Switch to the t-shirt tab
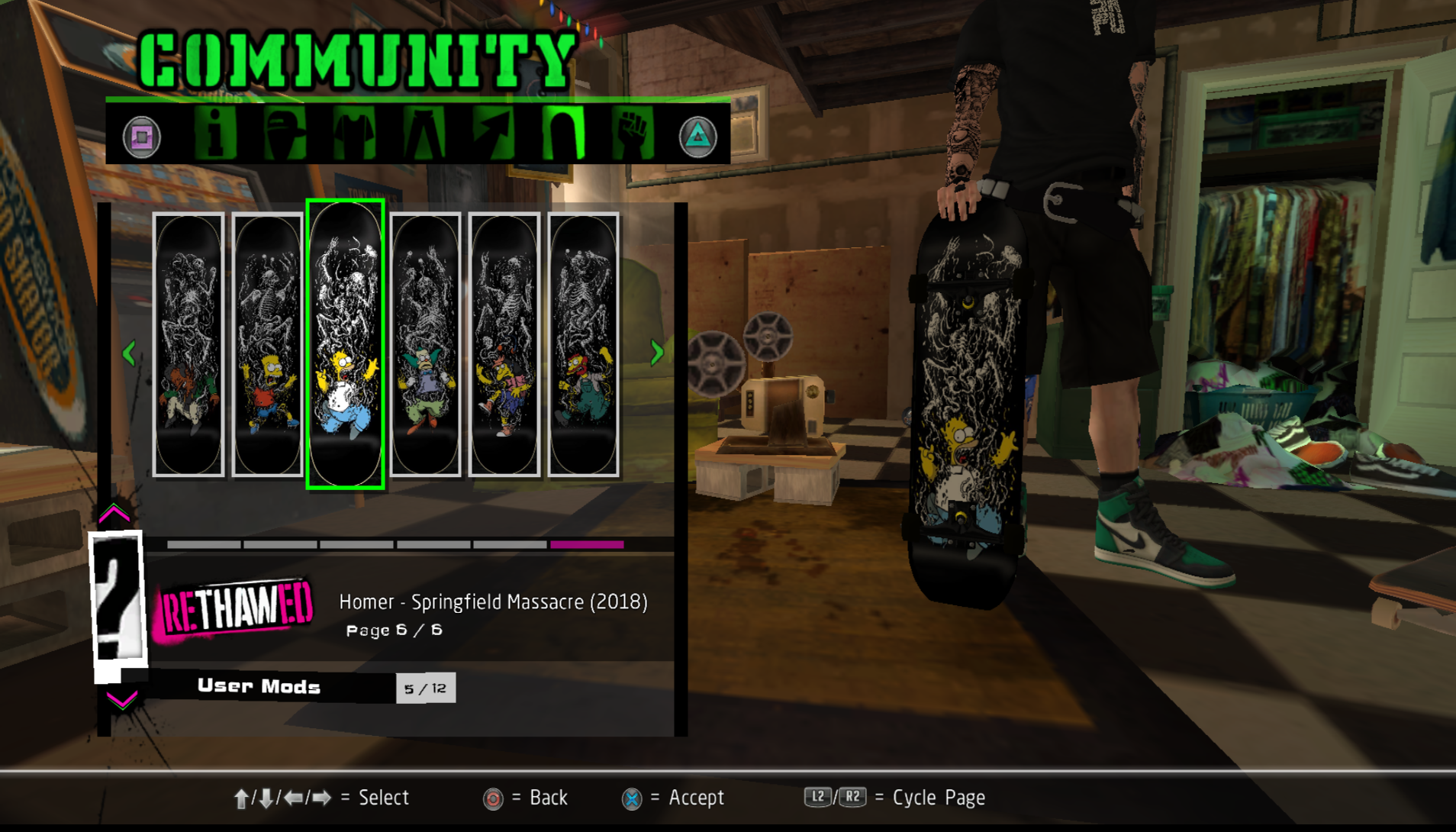This screenshot has height=832, width=1456. [354, 134]
